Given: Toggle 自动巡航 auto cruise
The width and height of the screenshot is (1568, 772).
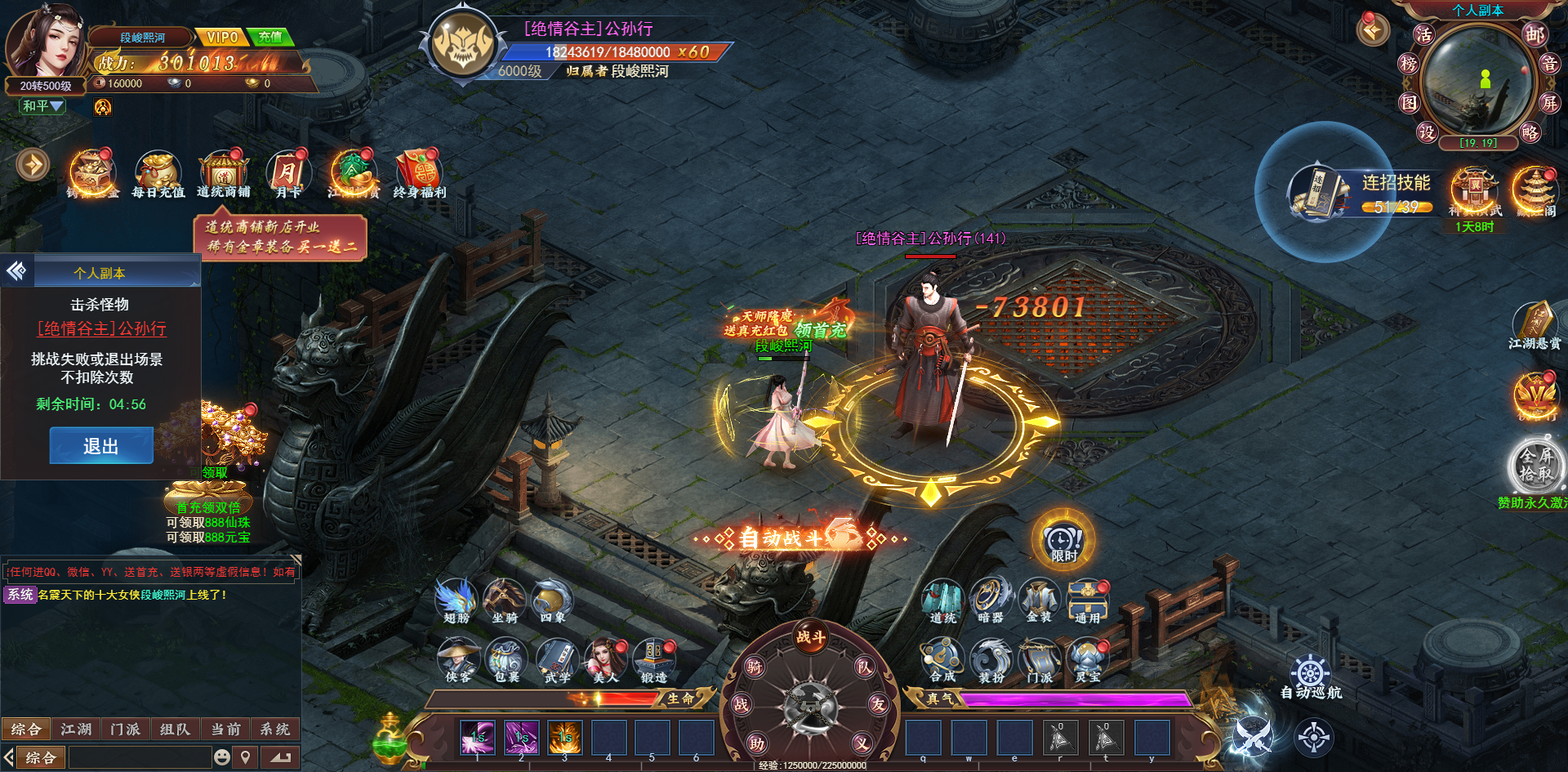Looking at the screenshot, I should coord(1311,679).
